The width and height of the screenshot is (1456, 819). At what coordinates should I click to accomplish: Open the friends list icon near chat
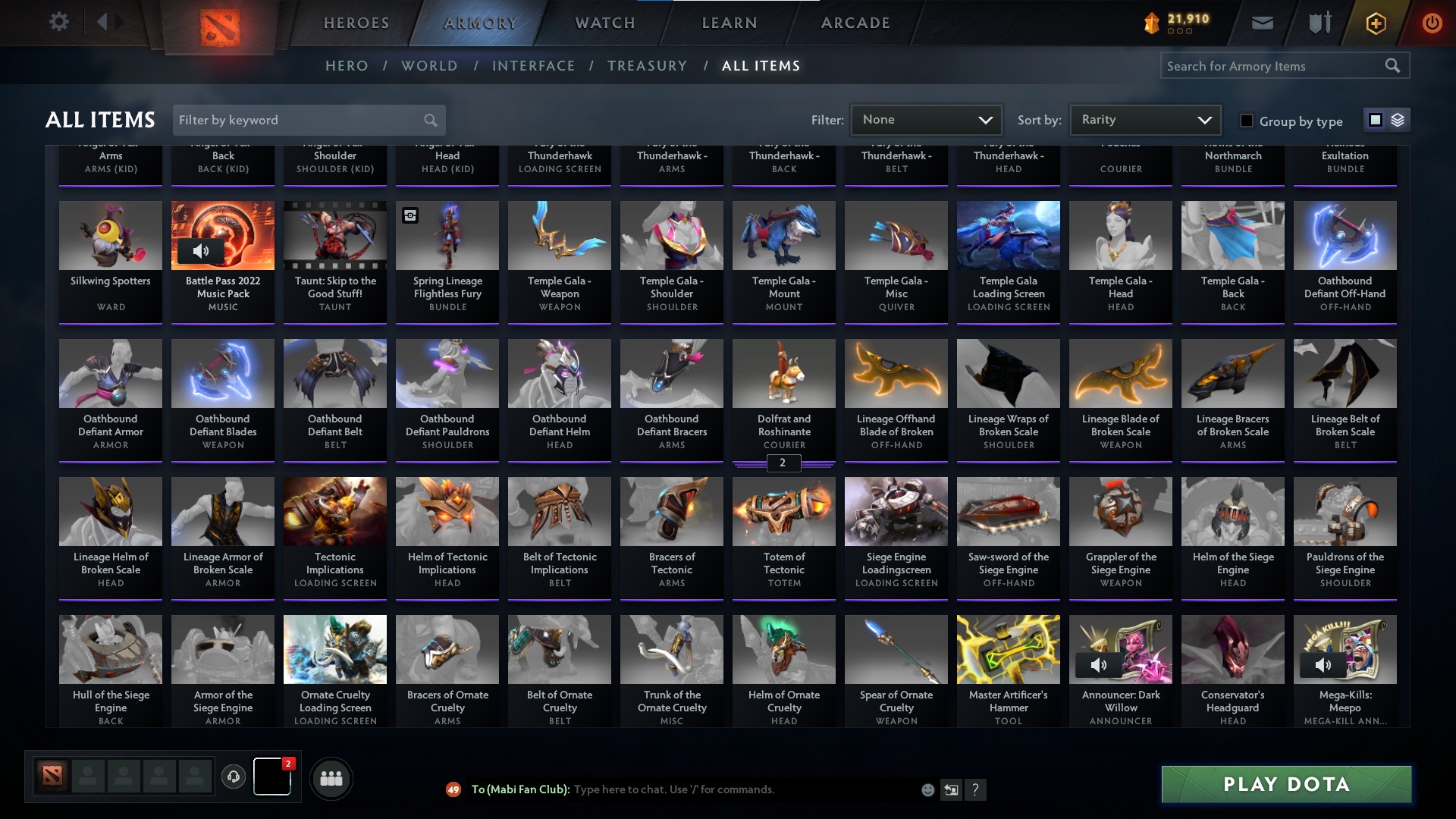[x=331, y=778]
